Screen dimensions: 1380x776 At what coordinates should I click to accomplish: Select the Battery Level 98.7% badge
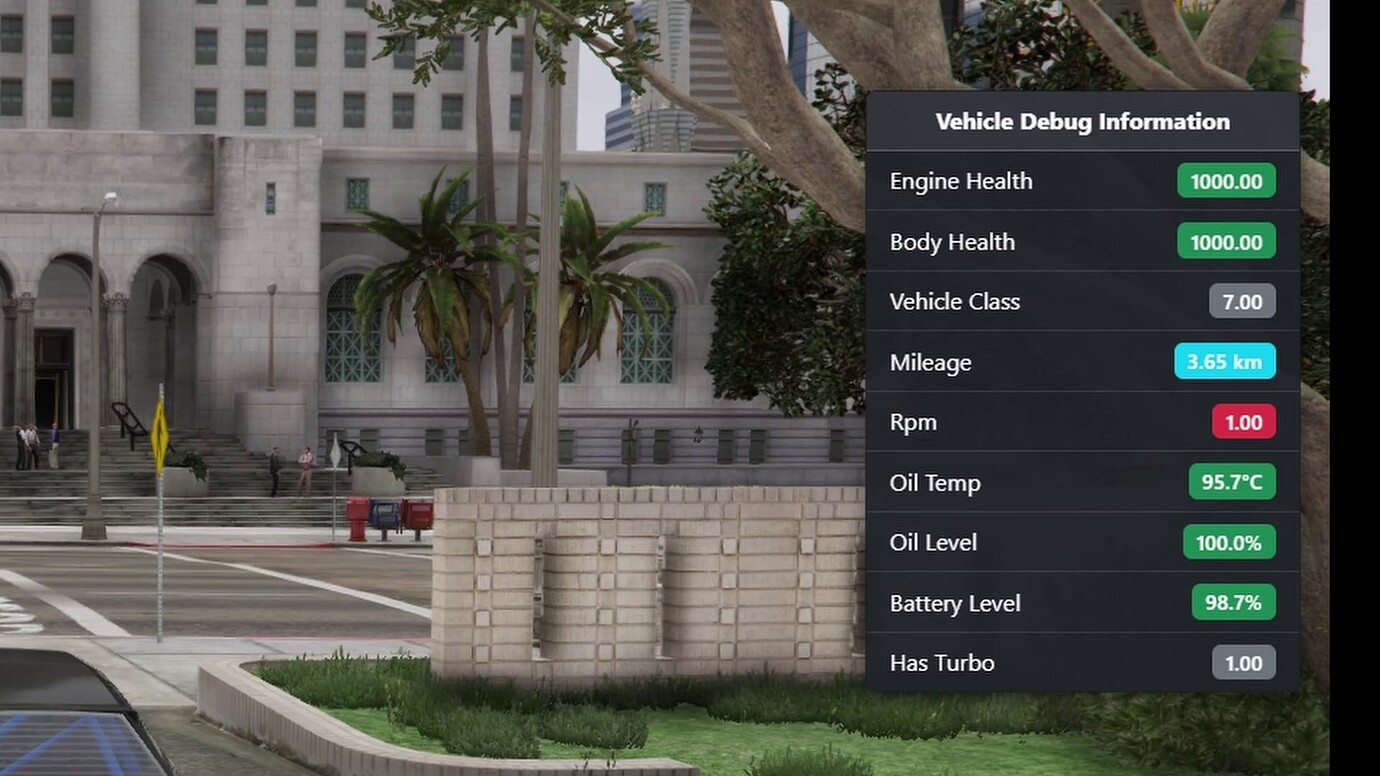1233,602
